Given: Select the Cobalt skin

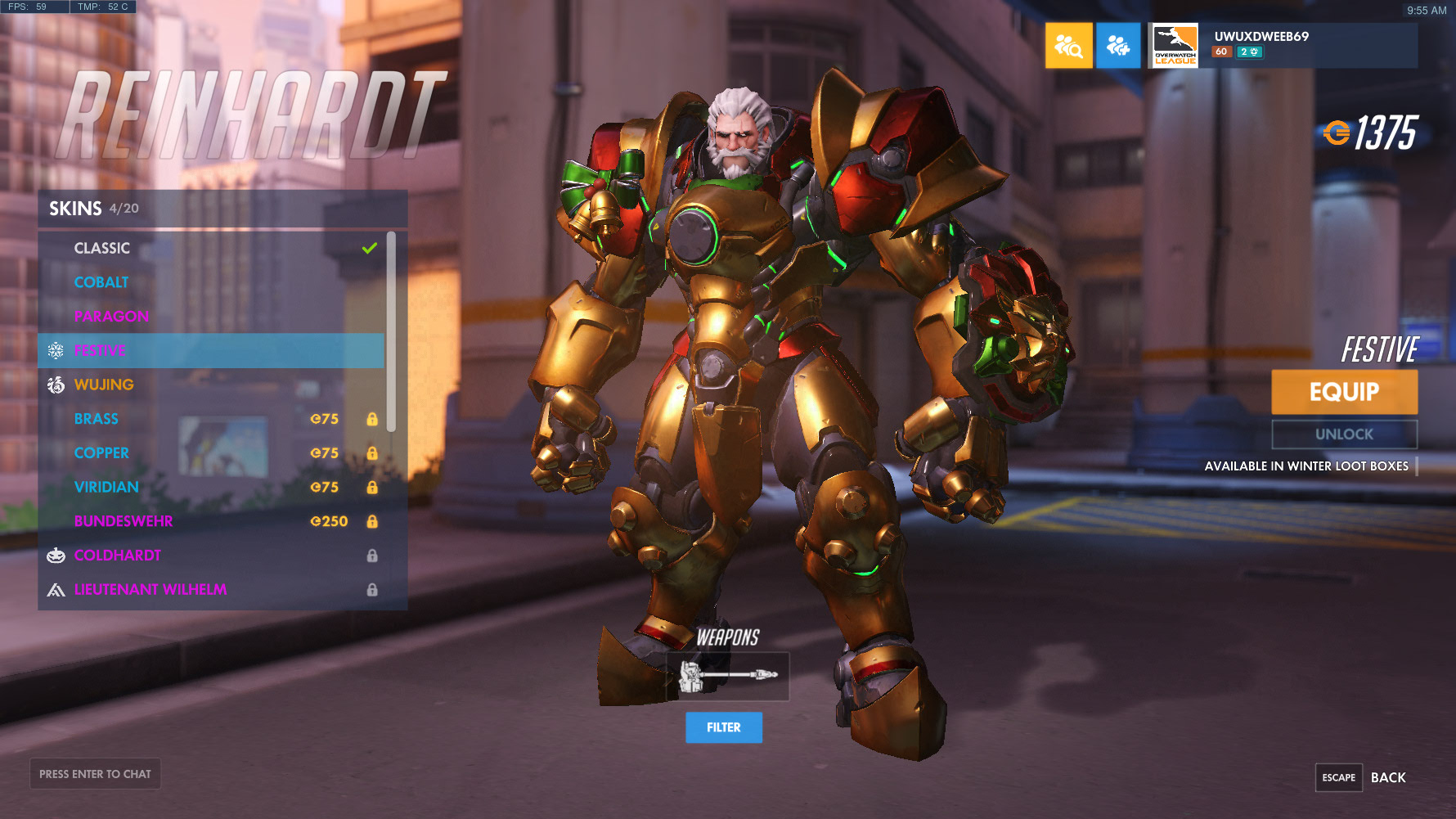Looking at the screenshot, I should click(x=101, y=281).
